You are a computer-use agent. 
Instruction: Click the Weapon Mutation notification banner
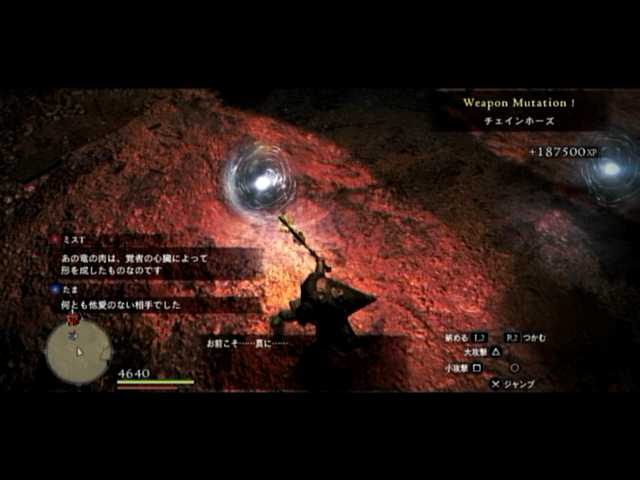(x=517, y=110)
